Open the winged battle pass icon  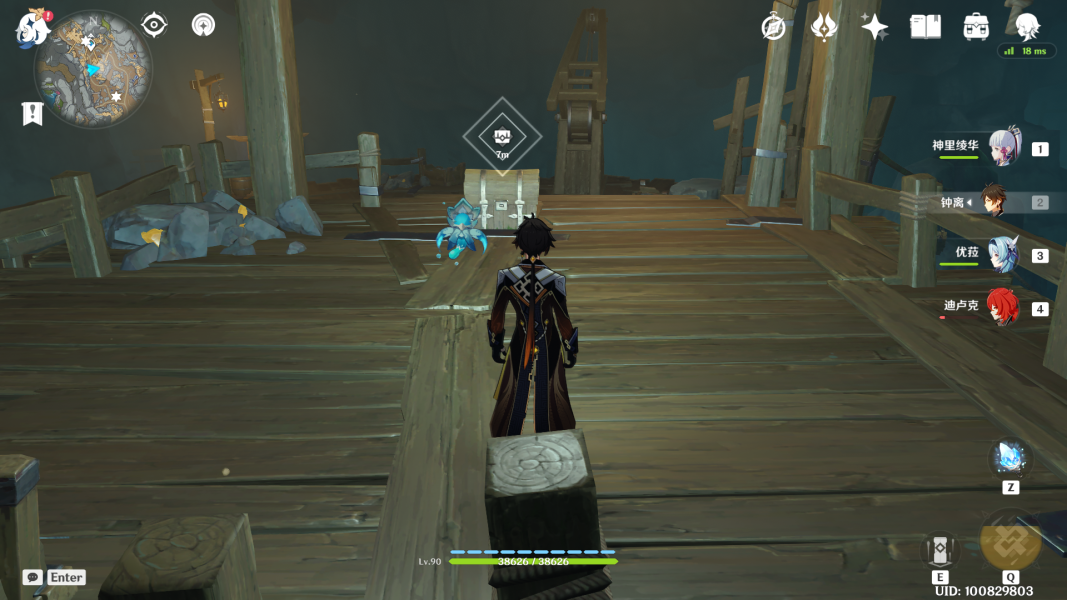(x=824, y=27)
